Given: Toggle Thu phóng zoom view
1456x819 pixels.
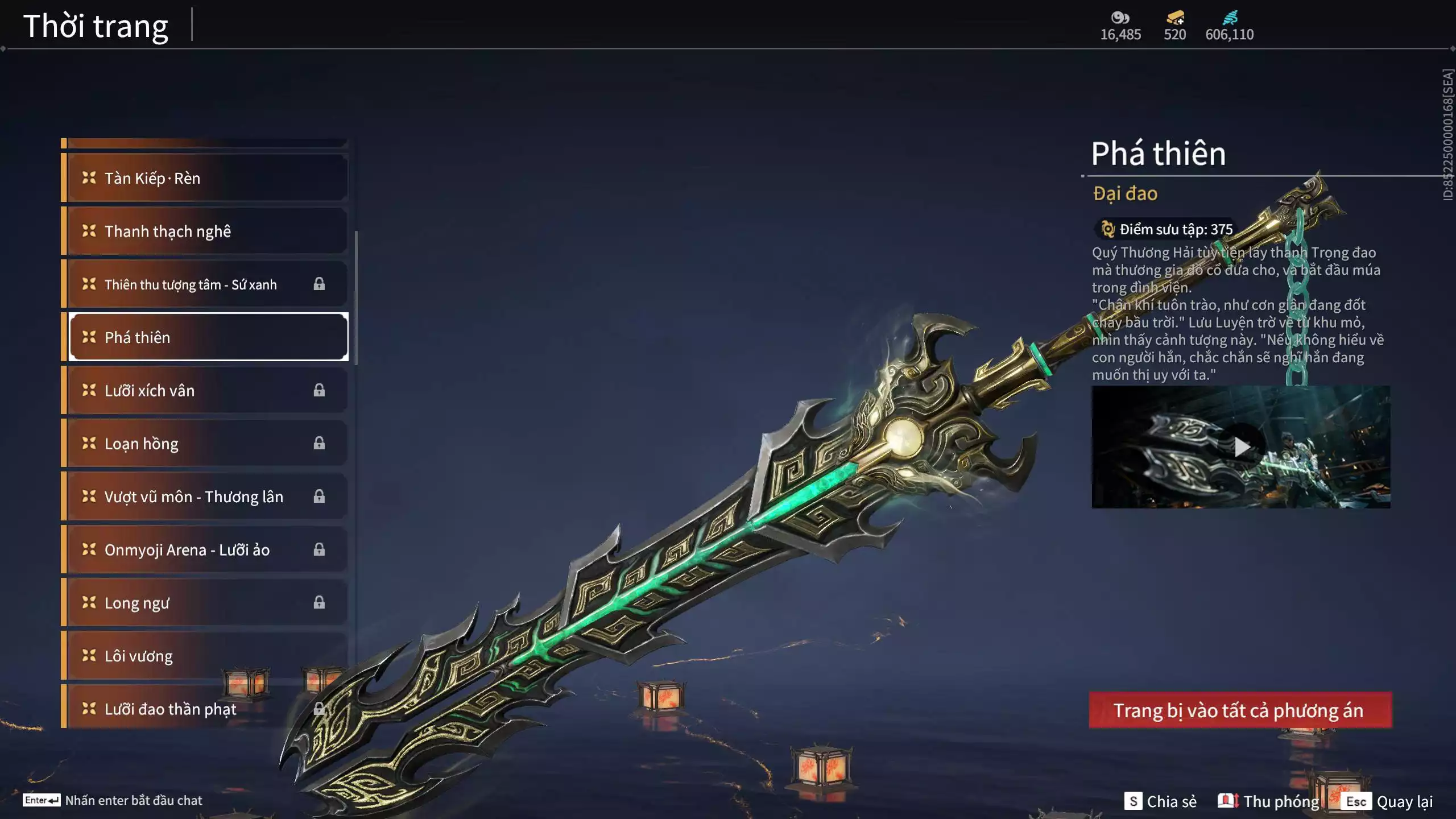Looking at the screenshot, I should [1269, 801].
